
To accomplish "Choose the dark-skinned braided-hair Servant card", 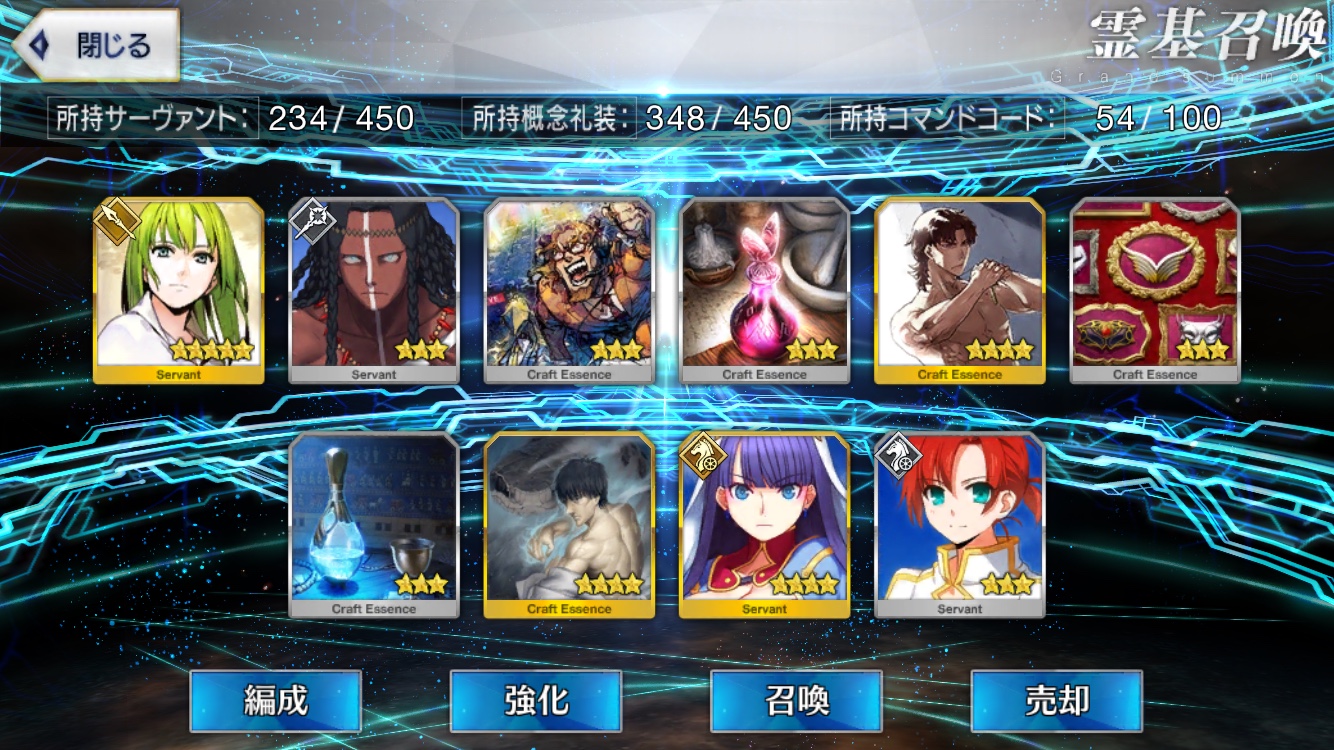I will 374,290.
